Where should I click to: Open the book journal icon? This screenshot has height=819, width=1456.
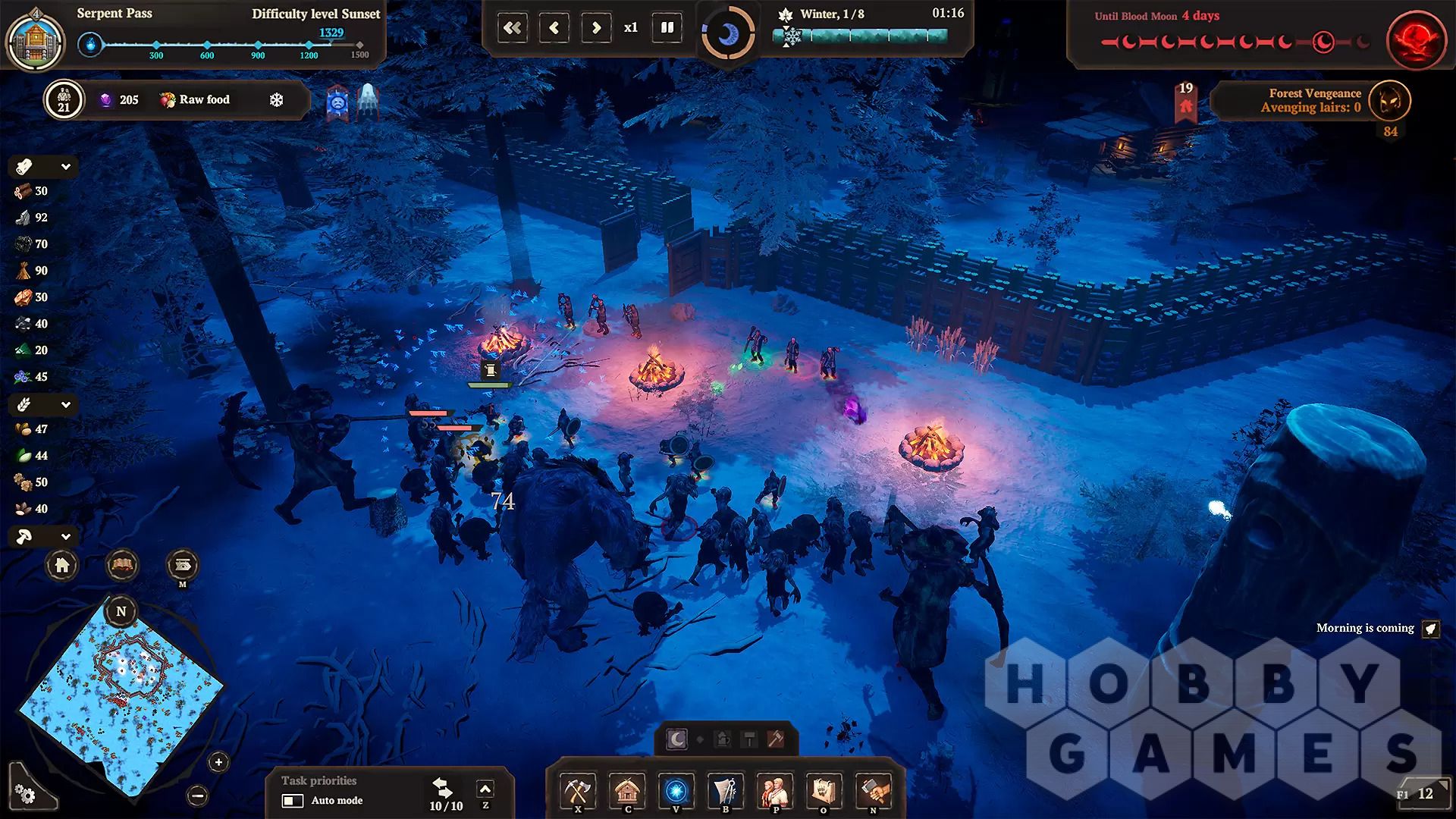coord(121,565)
